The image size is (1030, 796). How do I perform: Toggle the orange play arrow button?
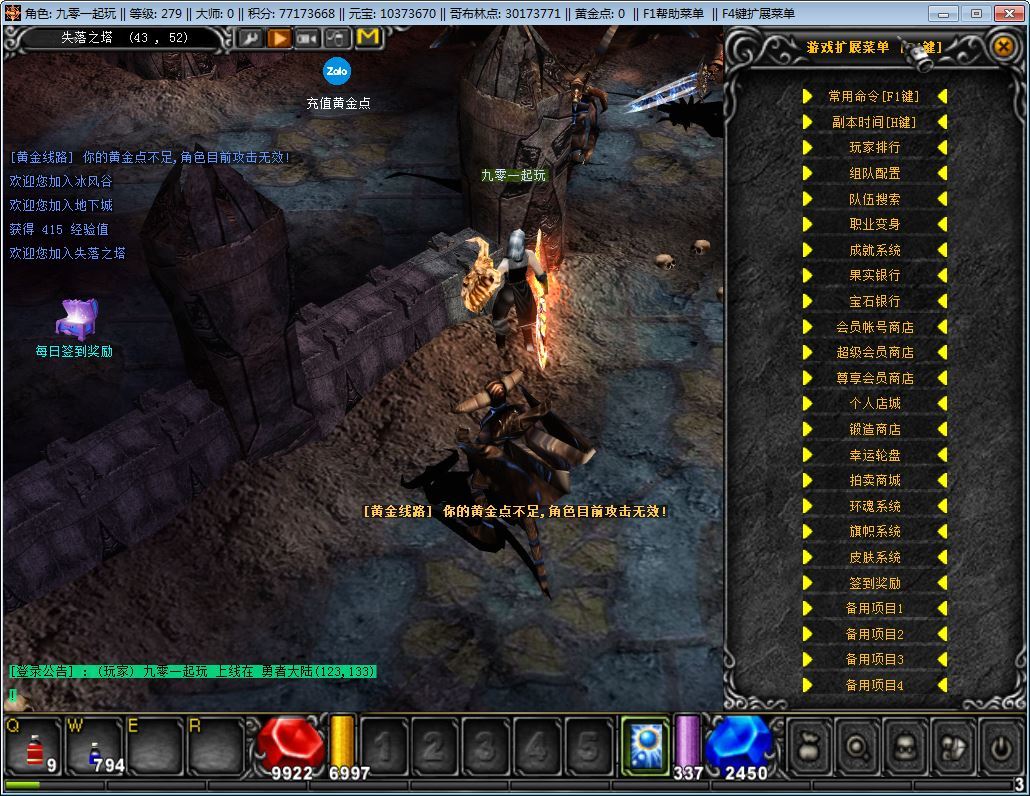coord(279,38)
